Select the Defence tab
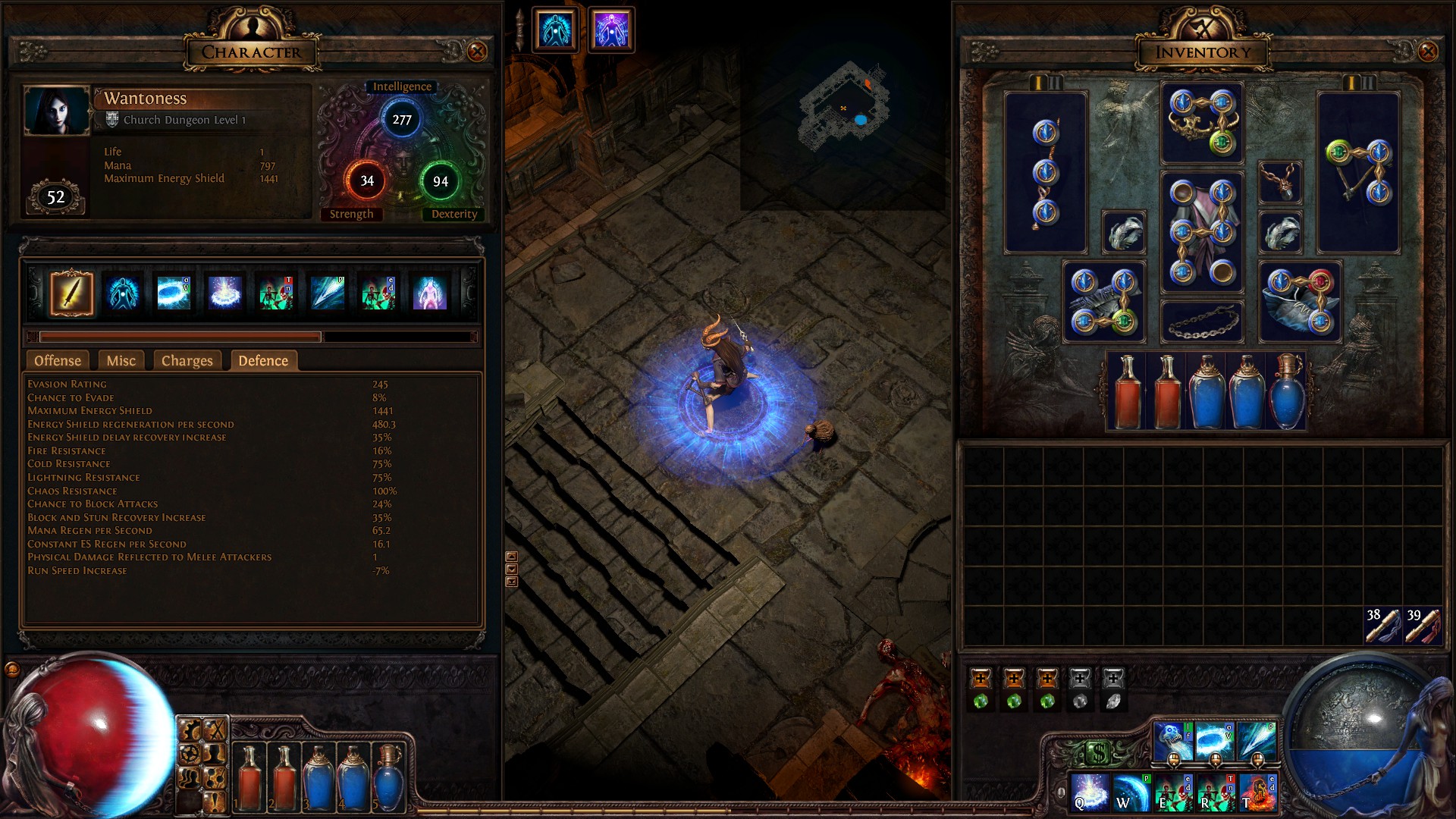 point(263,361)
